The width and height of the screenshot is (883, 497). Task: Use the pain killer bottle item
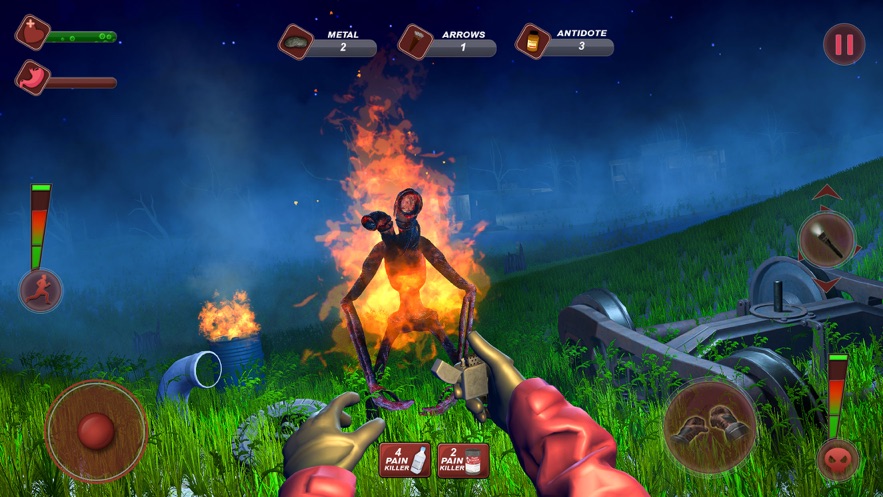pos(405,459)
